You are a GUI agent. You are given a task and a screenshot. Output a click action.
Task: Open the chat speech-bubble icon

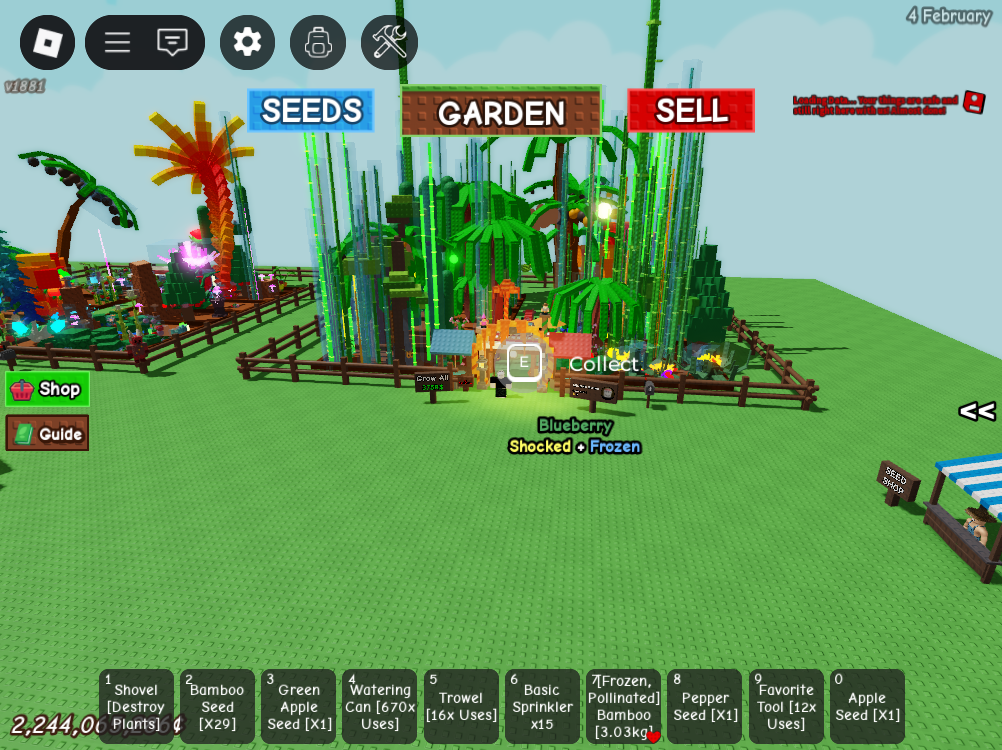172,42
